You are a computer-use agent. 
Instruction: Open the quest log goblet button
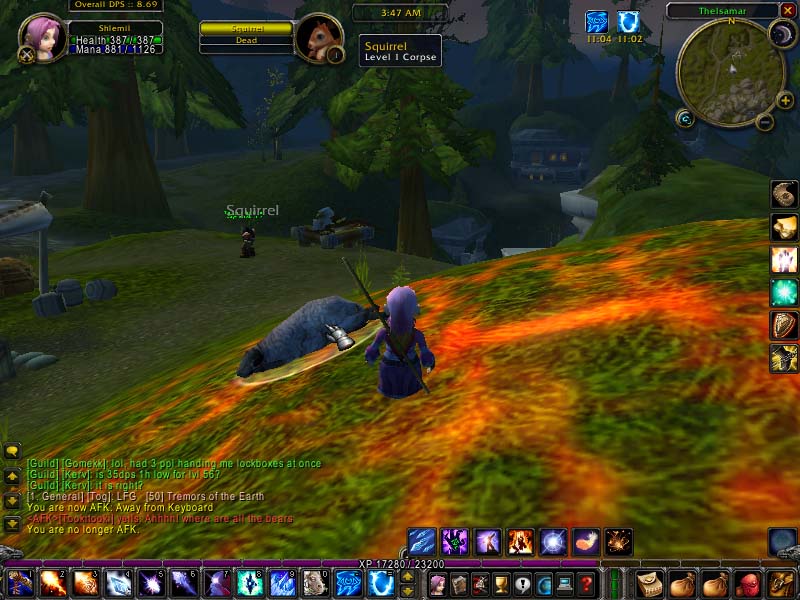pyautogui.click(x=502, y=584)
